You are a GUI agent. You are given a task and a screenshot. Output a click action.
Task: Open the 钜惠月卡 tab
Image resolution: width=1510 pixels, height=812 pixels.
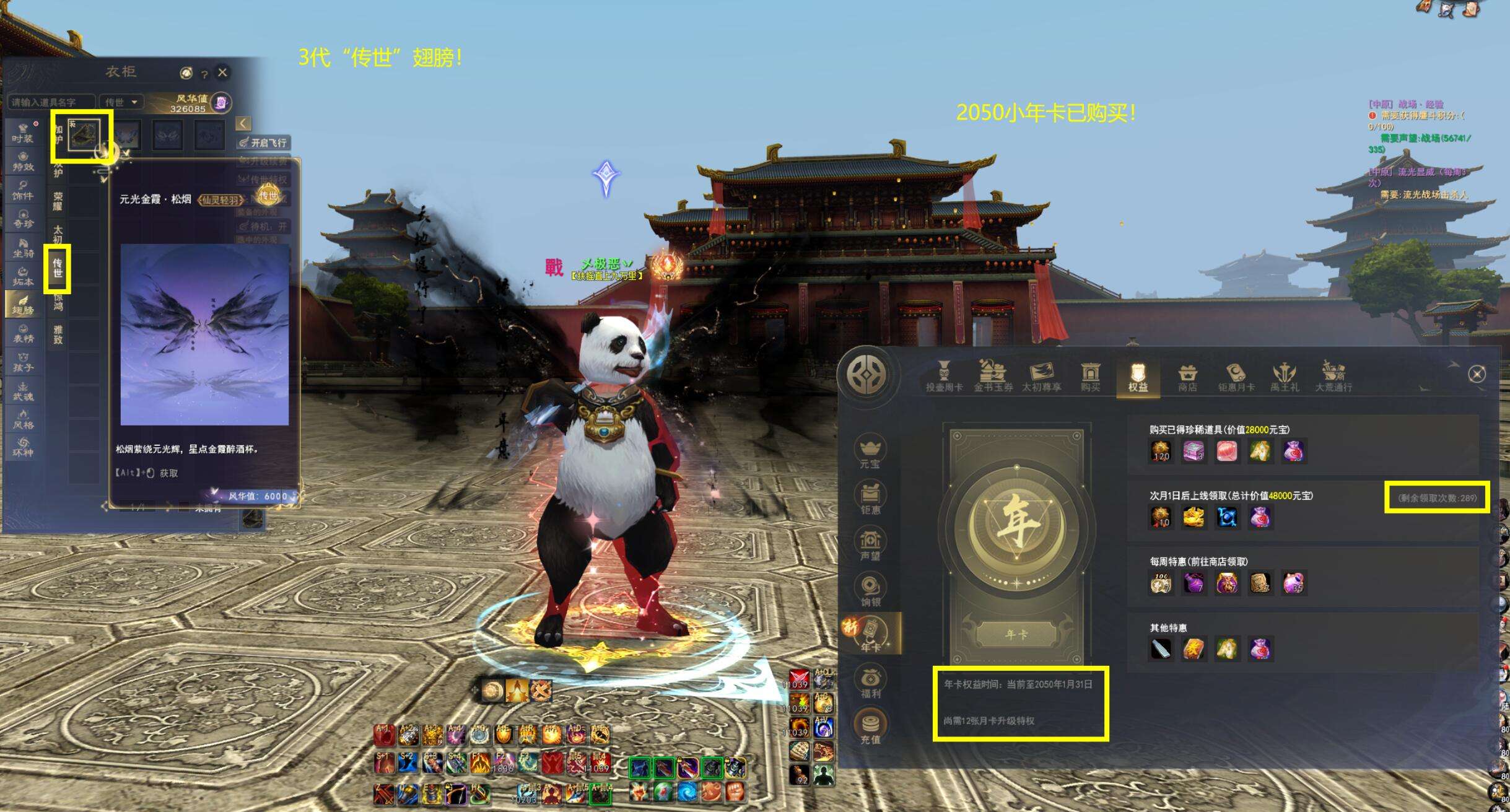click(1236, 377)
